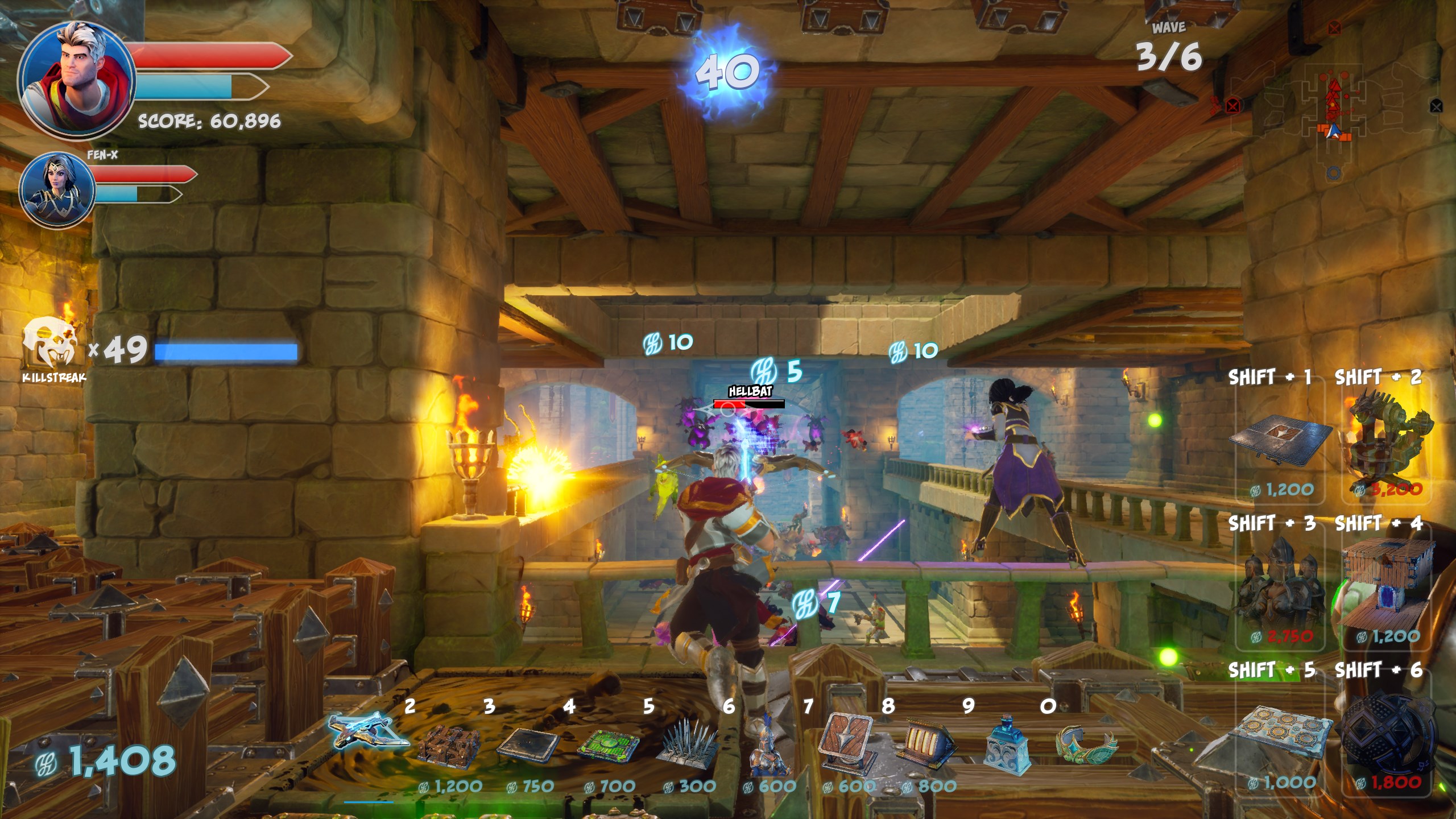Image resolution: width=1456 pixels, height=819 pixels.
Task: Click the killstreak skull icon
Action: [50, 344]
